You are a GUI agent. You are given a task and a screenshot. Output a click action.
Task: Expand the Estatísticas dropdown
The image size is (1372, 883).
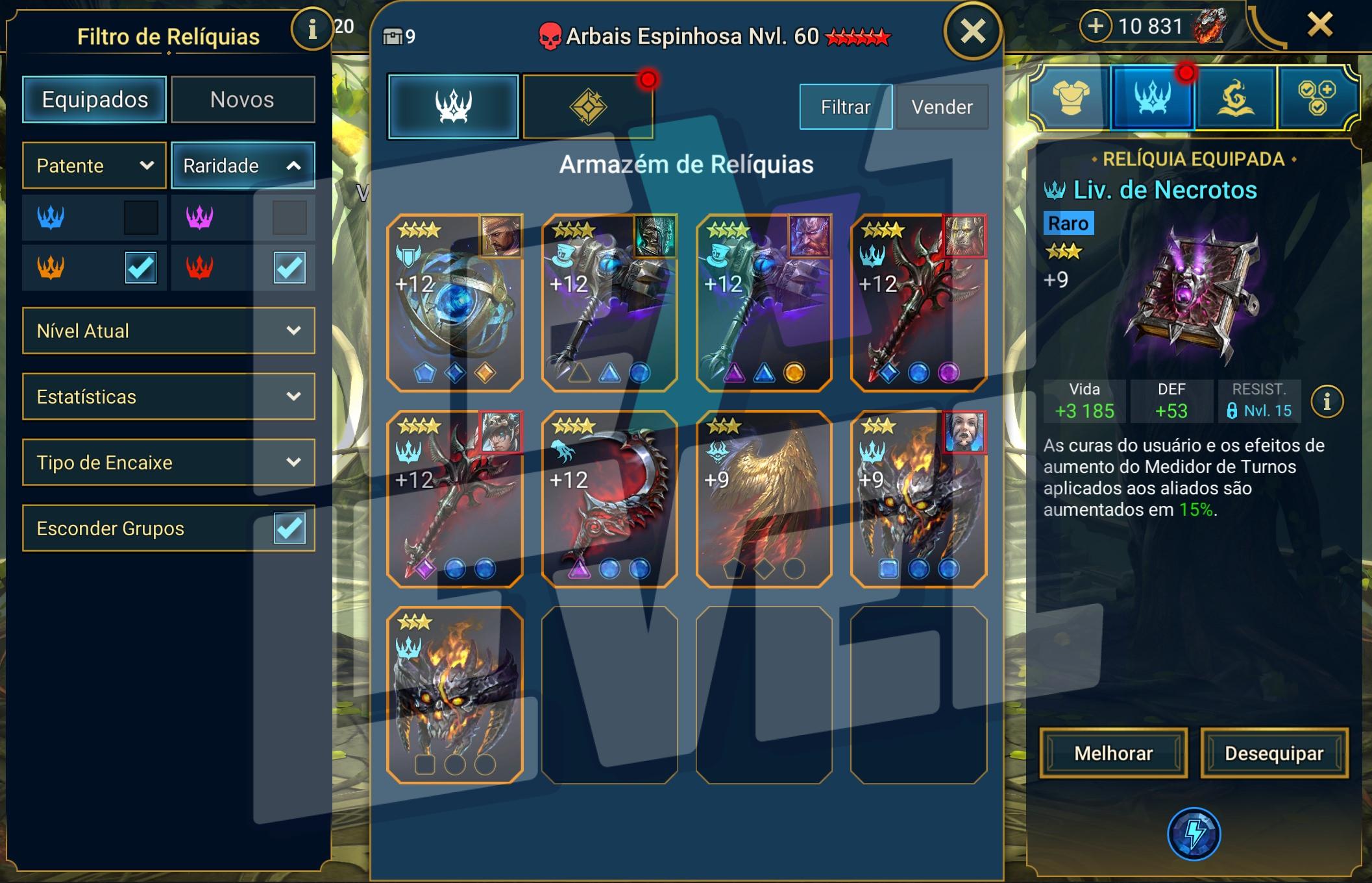click(169, 396)
